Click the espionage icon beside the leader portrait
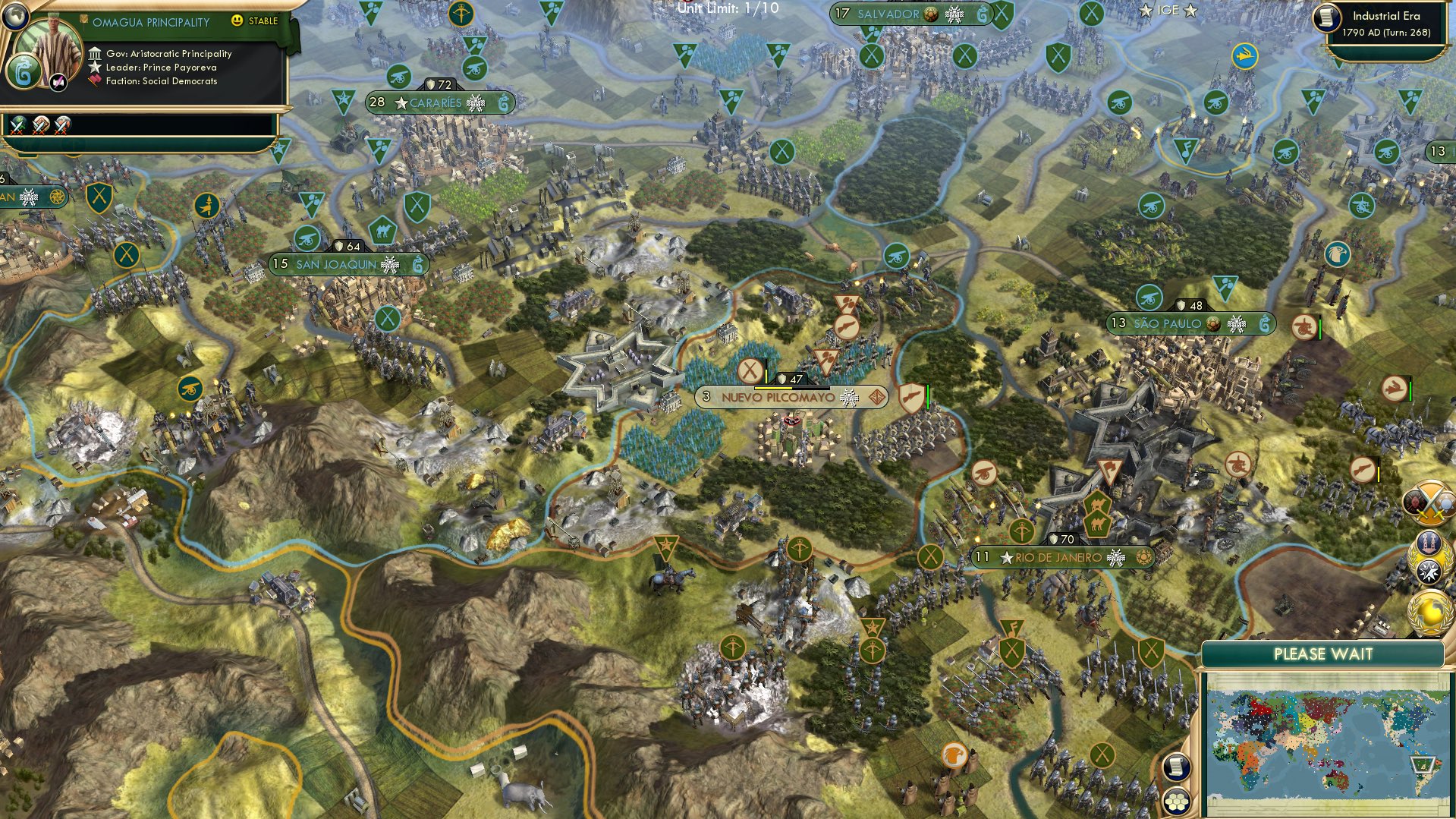The height and width of the screenshot is (819, 1456). 57,80
